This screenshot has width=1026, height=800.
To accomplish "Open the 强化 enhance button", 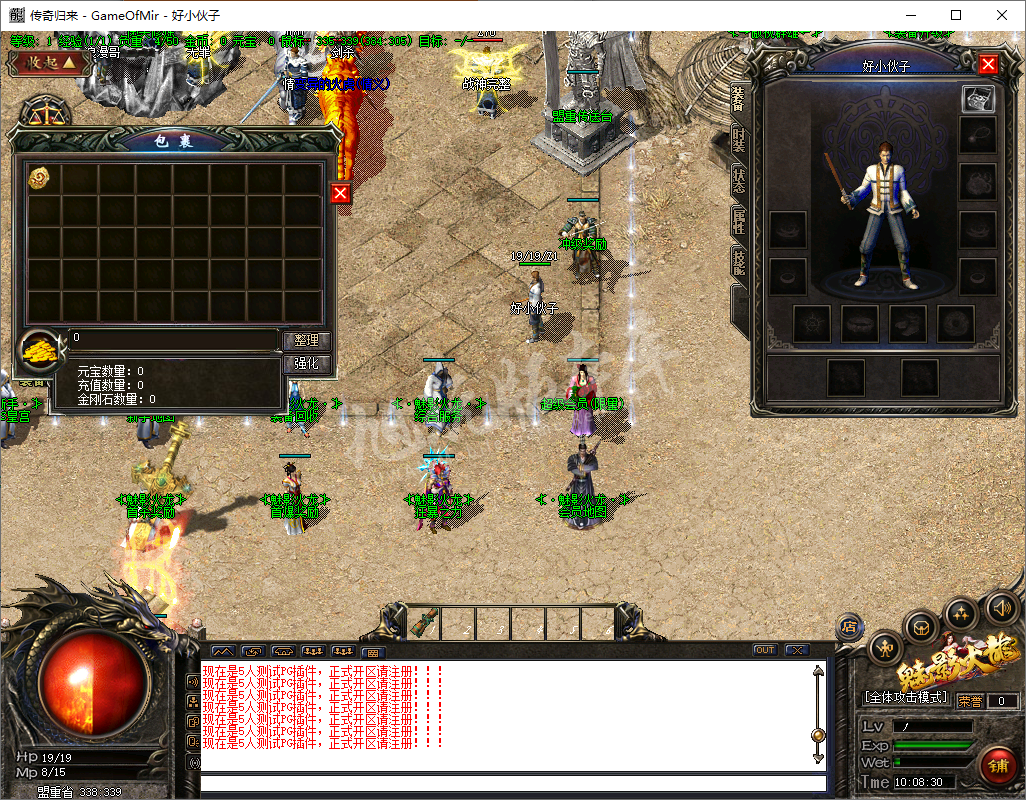I will 306,364.
